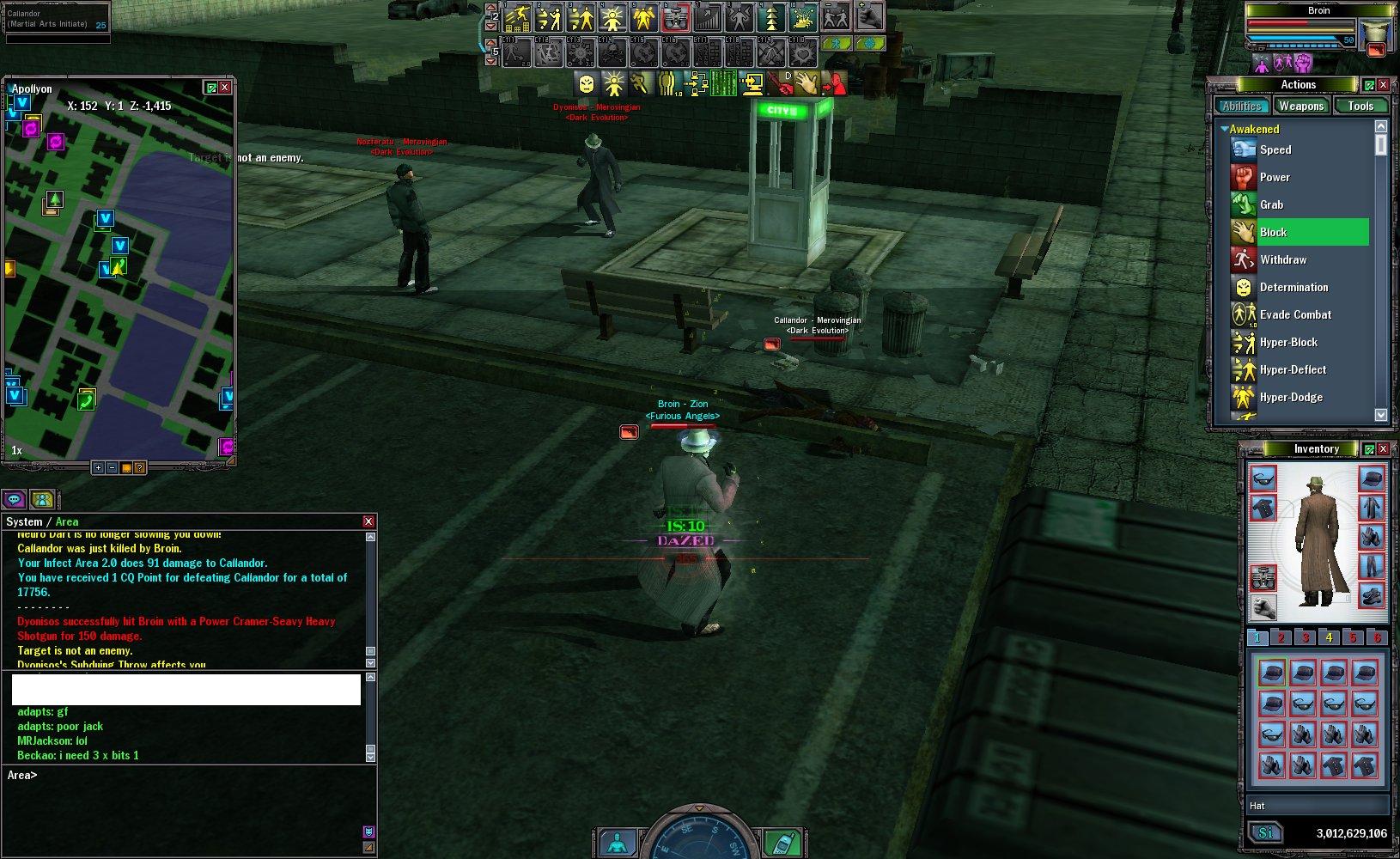
Task: Use the Power attack ability
Action: pos(1275,177)
